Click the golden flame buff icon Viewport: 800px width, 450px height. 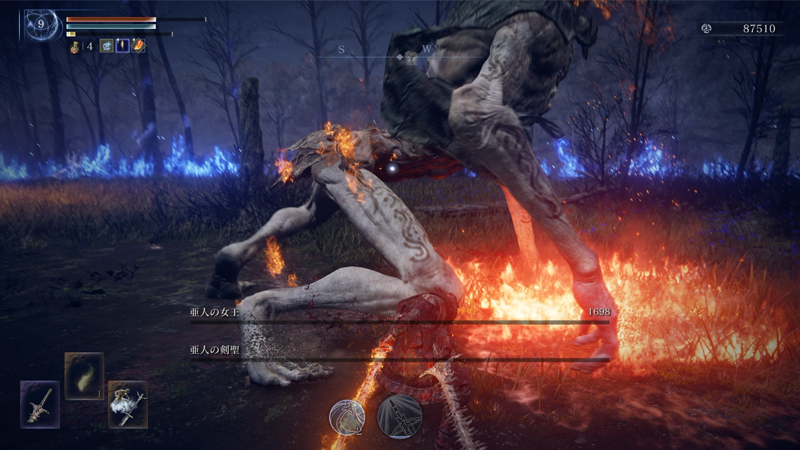[x=122, y=46]
